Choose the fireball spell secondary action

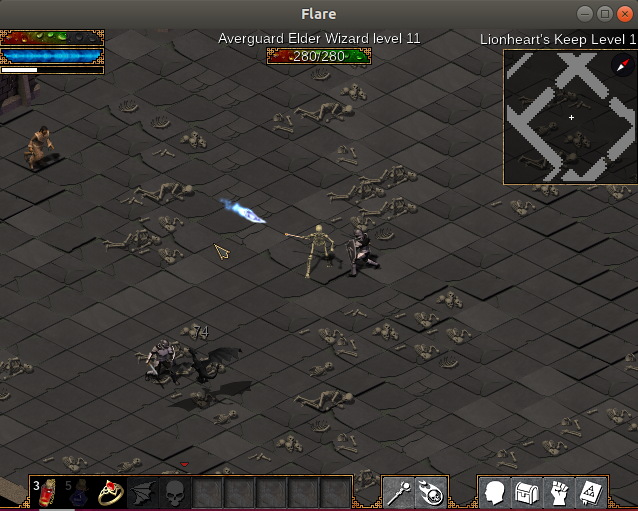coord(431,493)
